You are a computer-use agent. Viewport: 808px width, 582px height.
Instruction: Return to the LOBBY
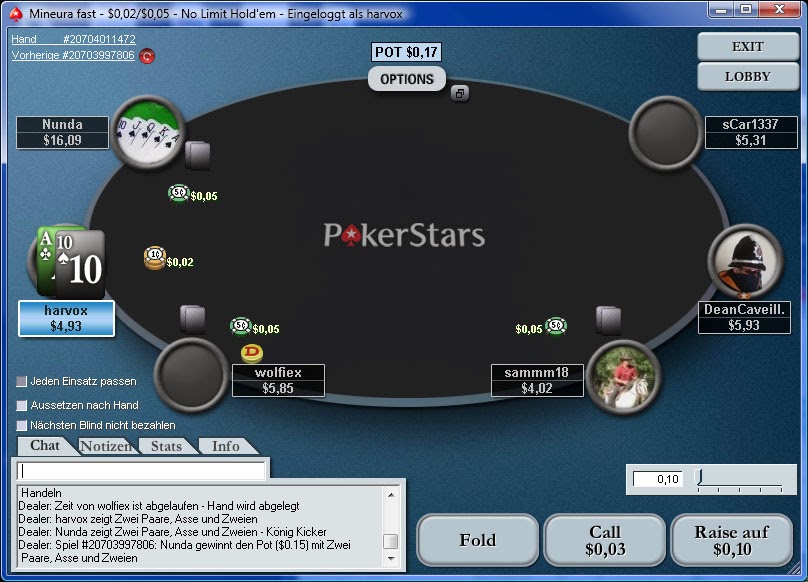click(x=748, y=76)
